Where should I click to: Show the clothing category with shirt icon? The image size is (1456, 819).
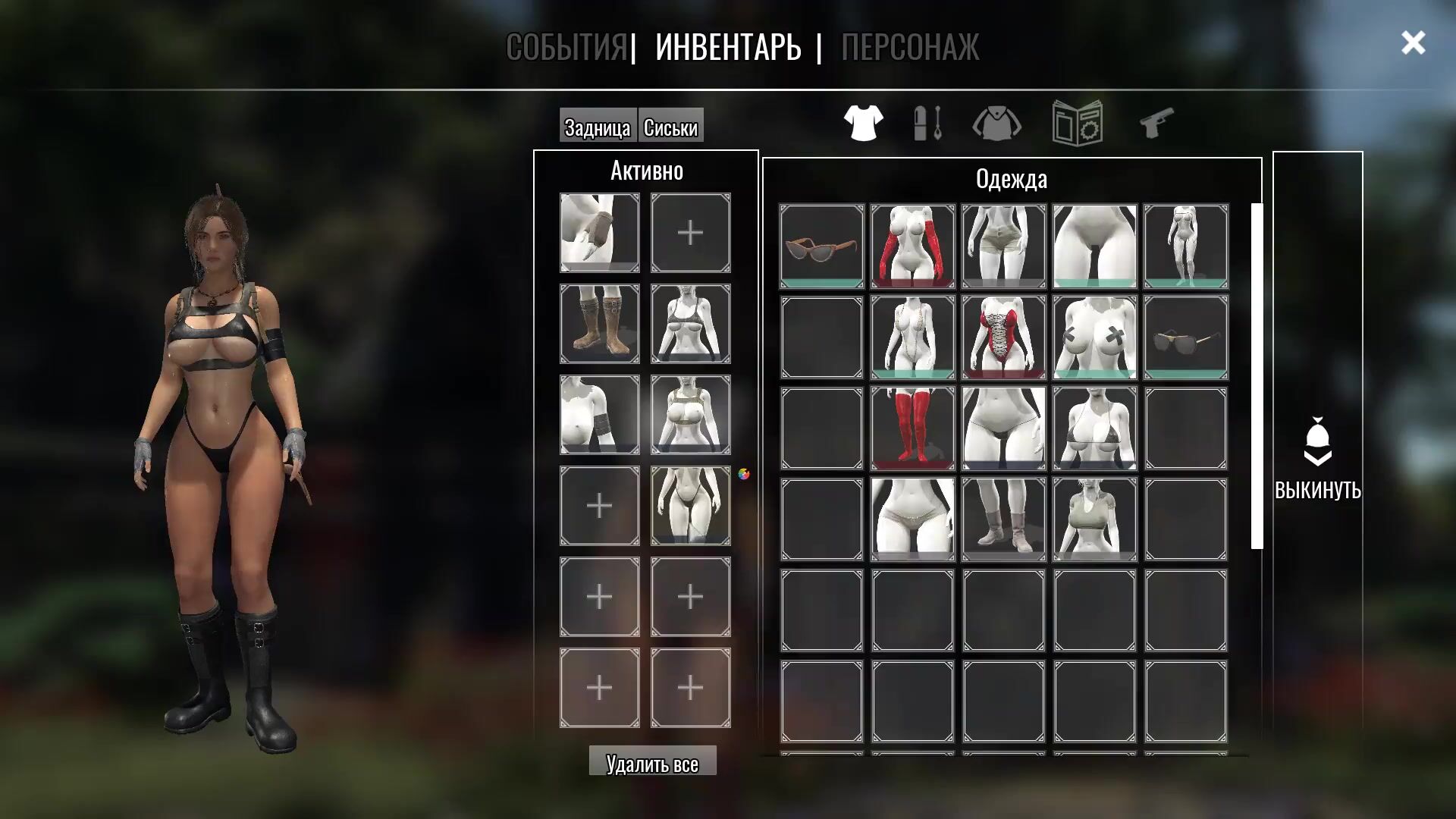(x=863, y=123)
